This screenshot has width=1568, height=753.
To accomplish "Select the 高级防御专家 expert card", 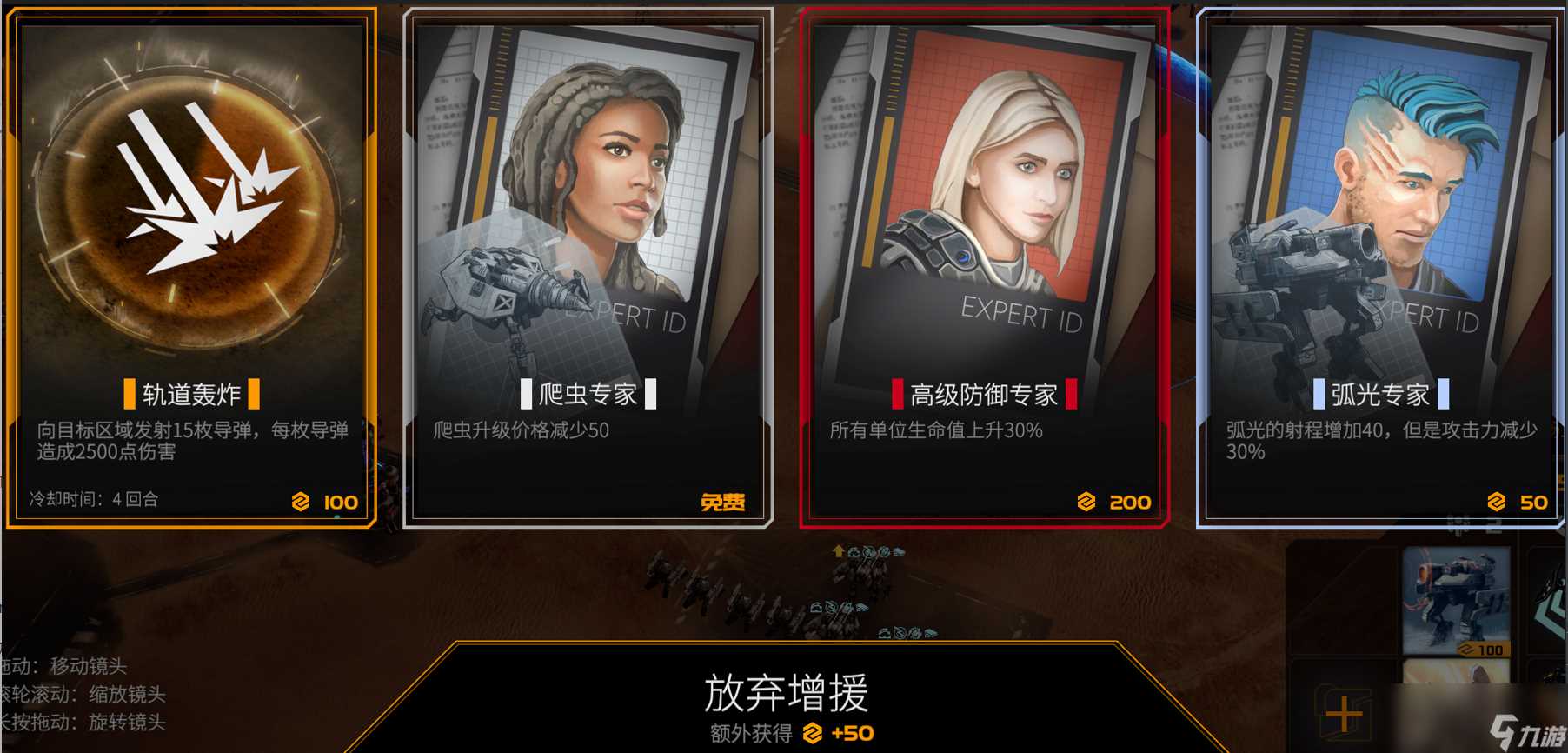I will tap(987, 261).
